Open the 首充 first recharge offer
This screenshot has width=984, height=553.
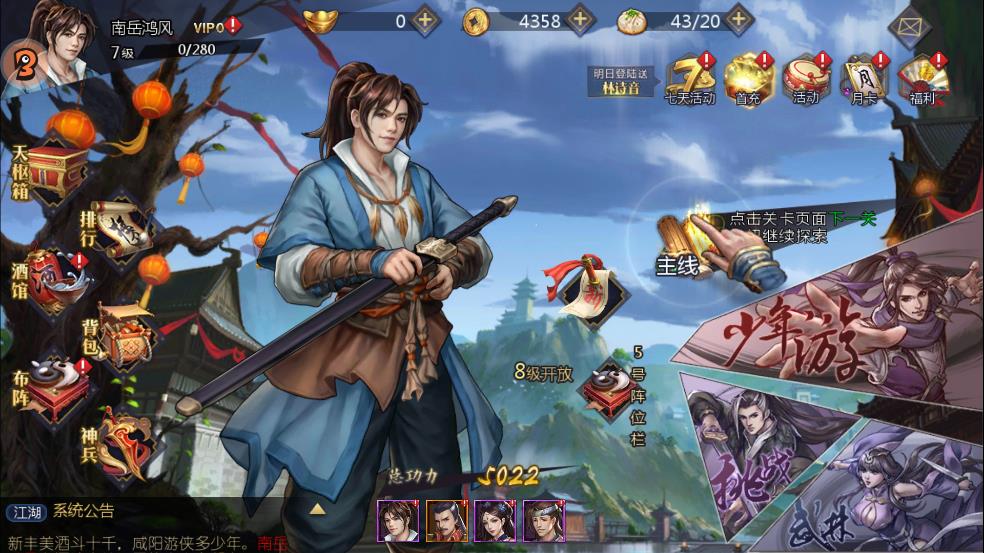click(748, 78)
